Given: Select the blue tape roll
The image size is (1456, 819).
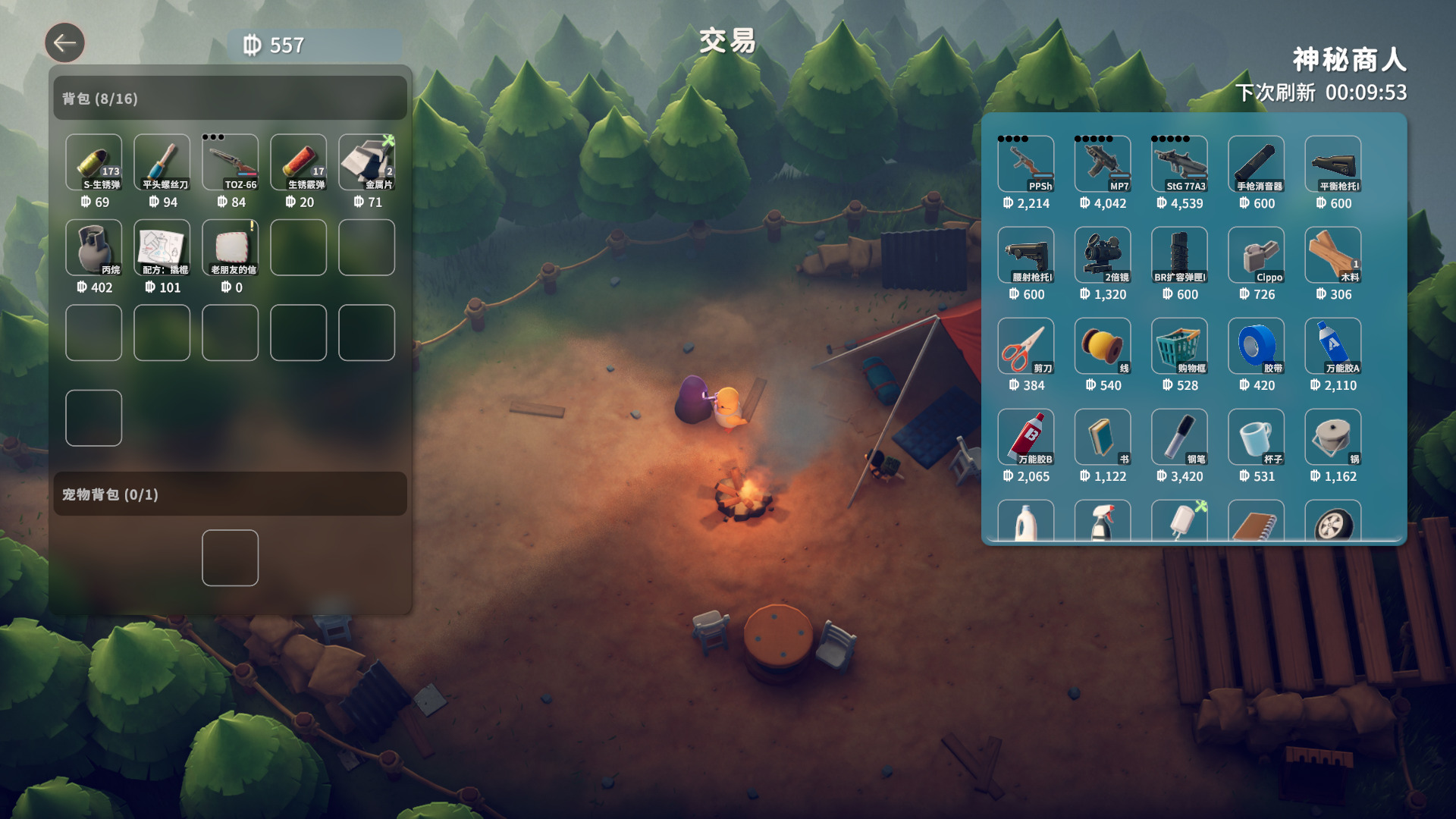Looking at the screenshot, I should tap(1256, 346).
